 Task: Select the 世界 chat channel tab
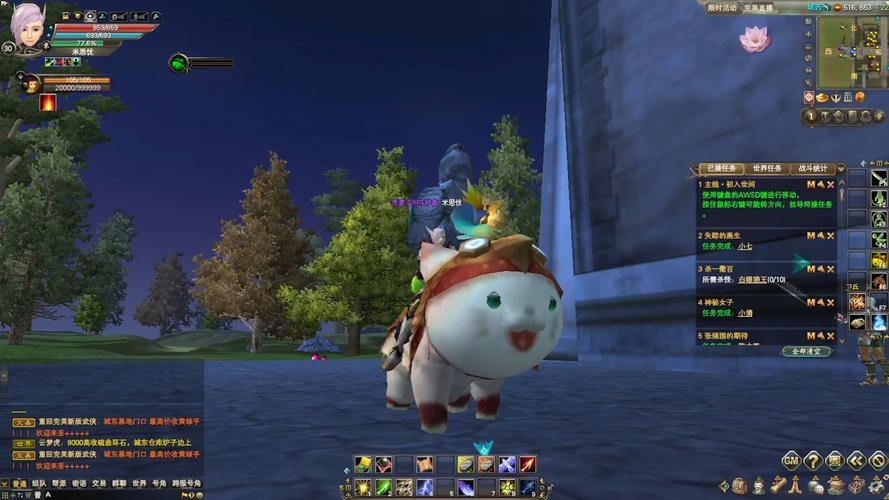click(x=139, y=484)
